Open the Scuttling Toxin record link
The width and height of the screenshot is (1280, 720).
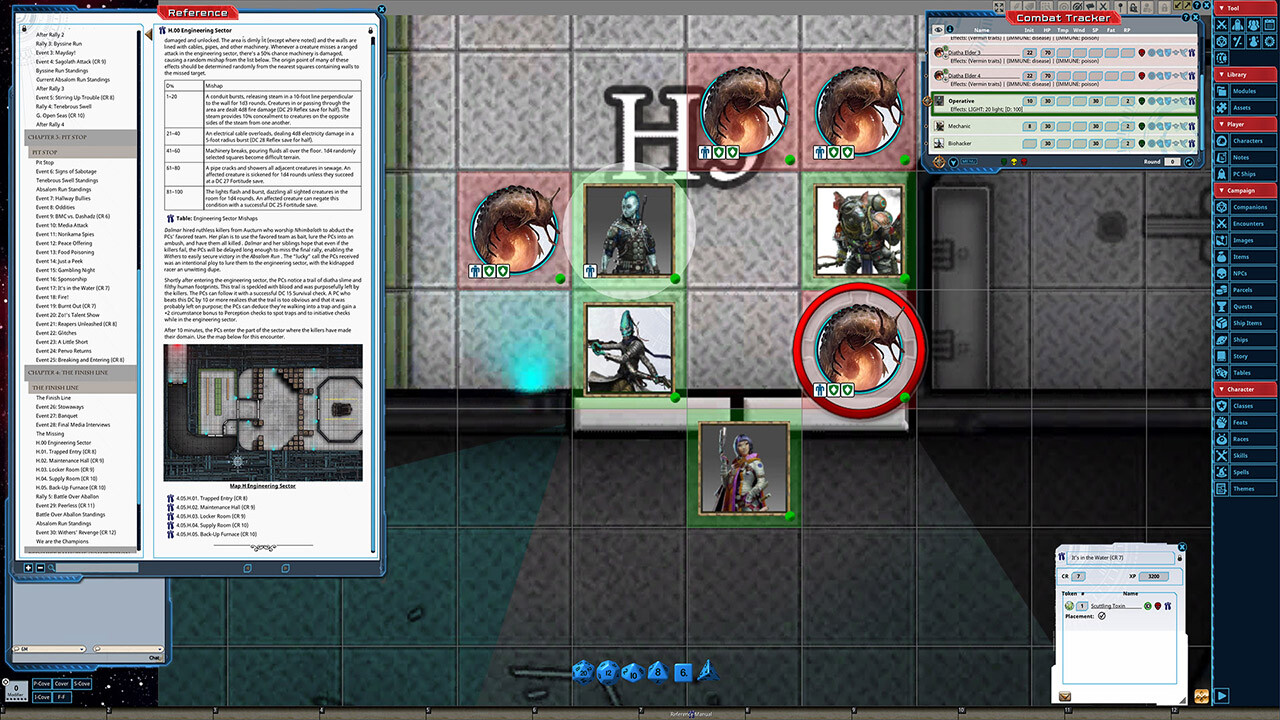(x=1108, y=605)
